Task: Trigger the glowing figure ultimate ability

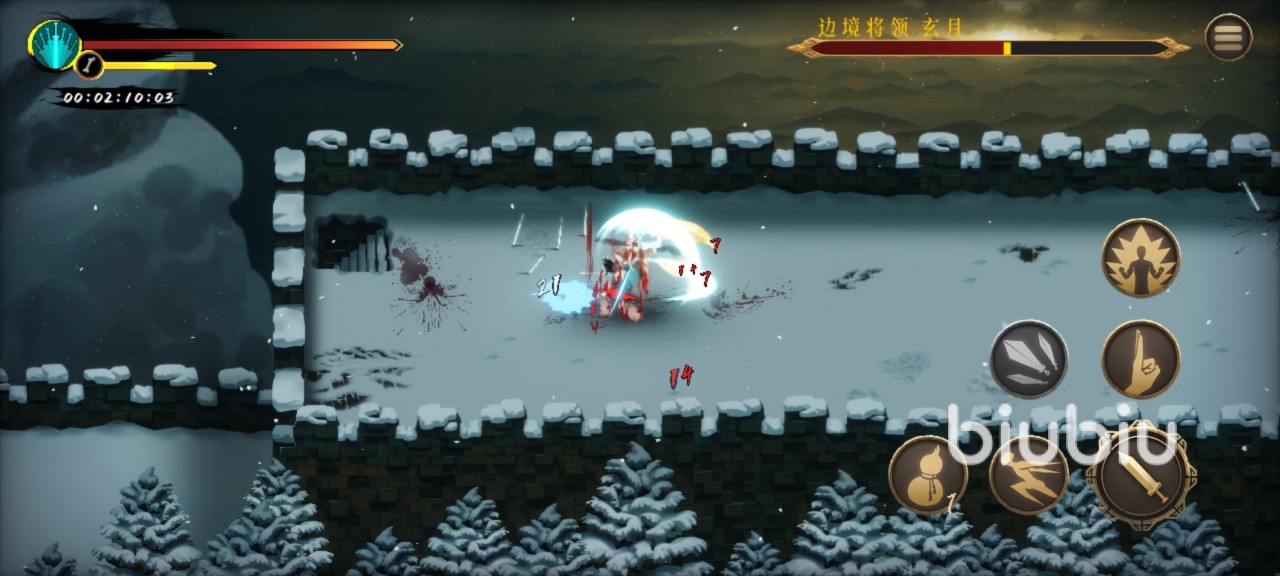Action: tap(1141, 257)
